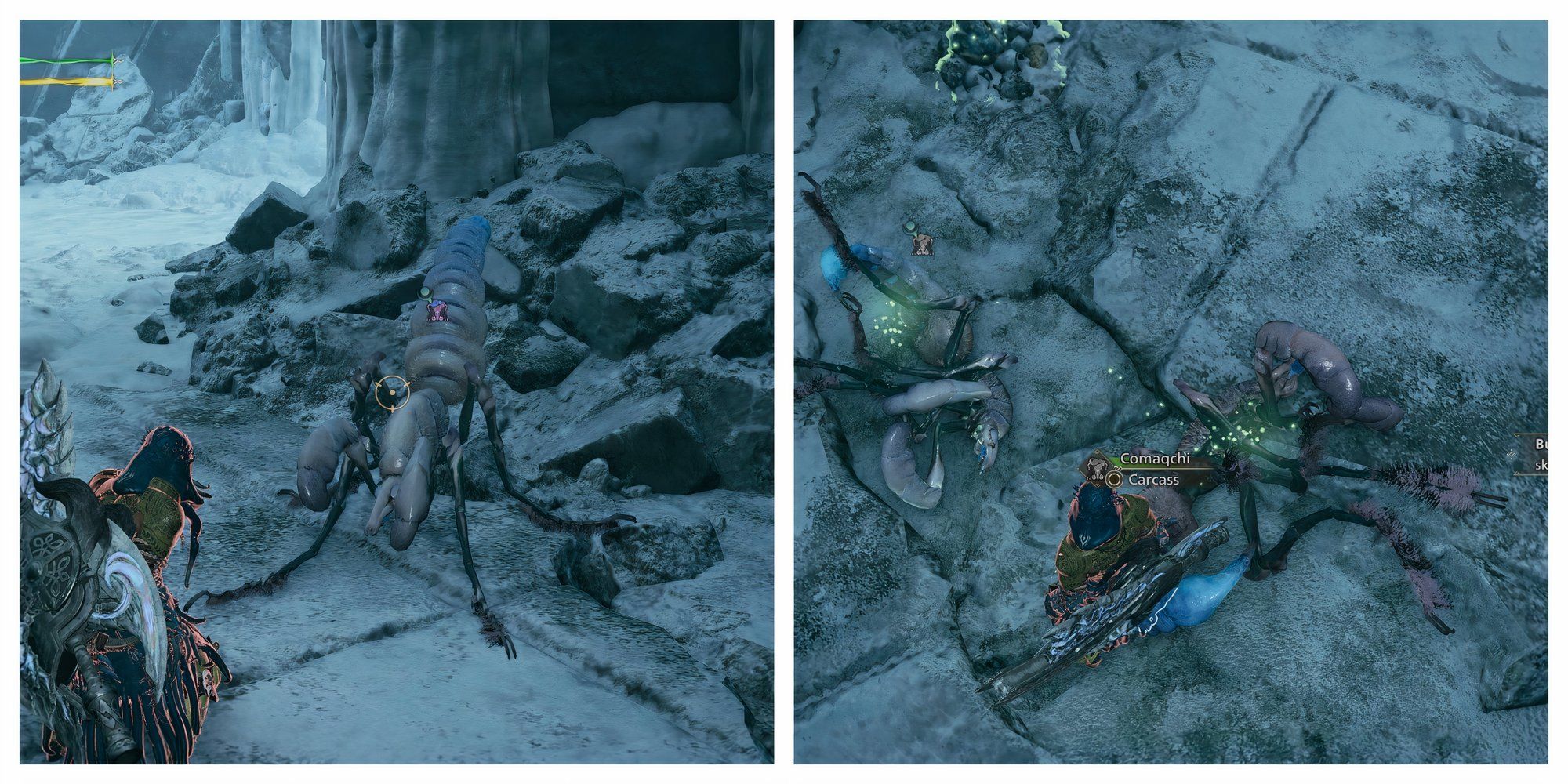Viewport: 1568px width, 784px height.
Task: Click the diamond-framed creature icon beside the nameplate
Action: (x=1096, y=468)
